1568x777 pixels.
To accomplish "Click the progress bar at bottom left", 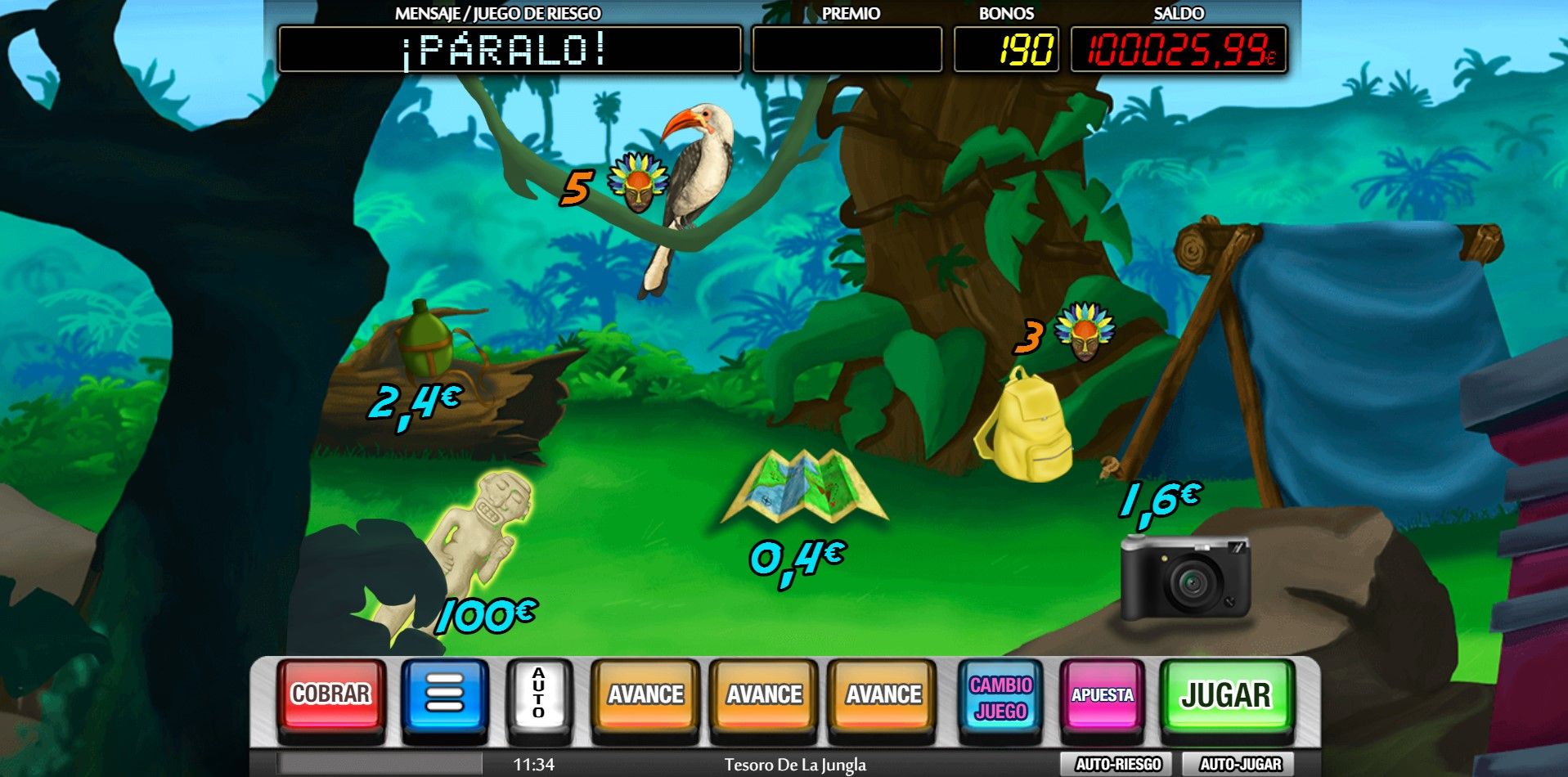I will [x=376, y=763].
